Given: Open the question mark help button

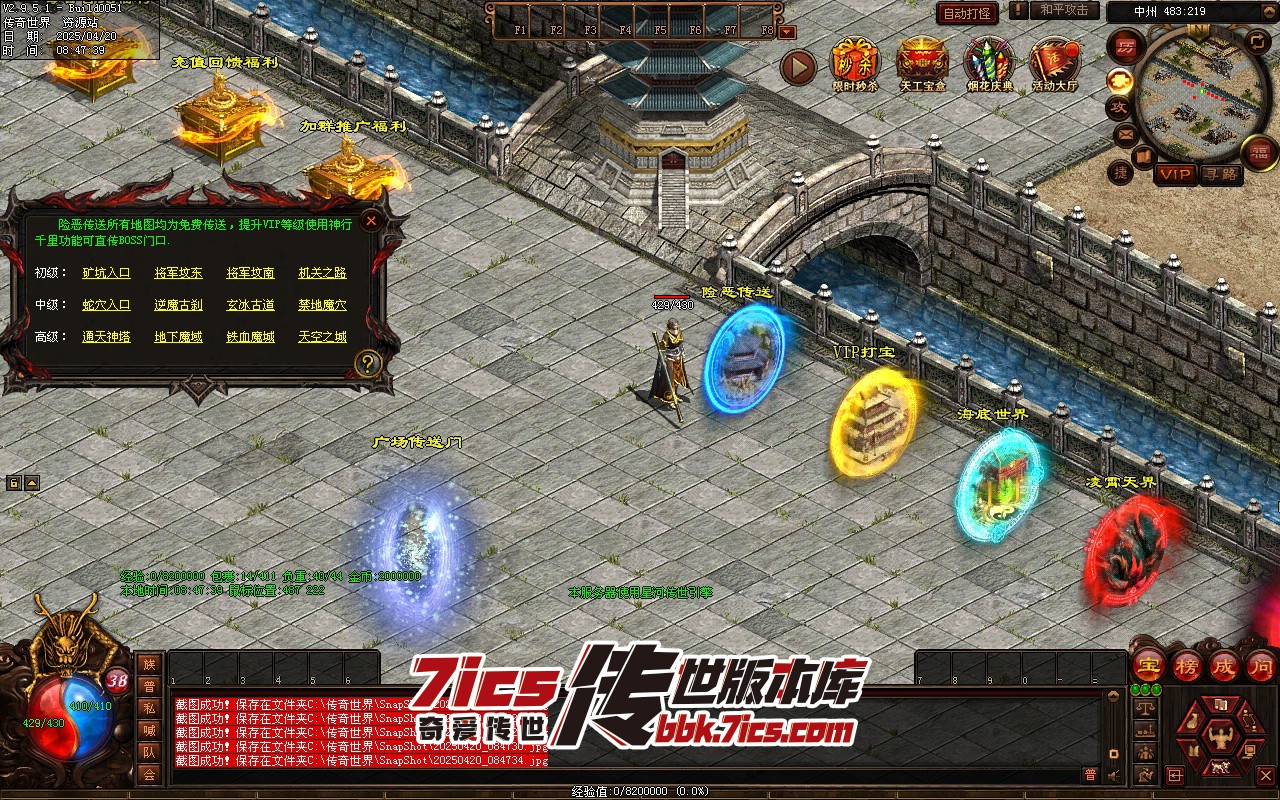Looking at the screenshot, I should [369, 363].
